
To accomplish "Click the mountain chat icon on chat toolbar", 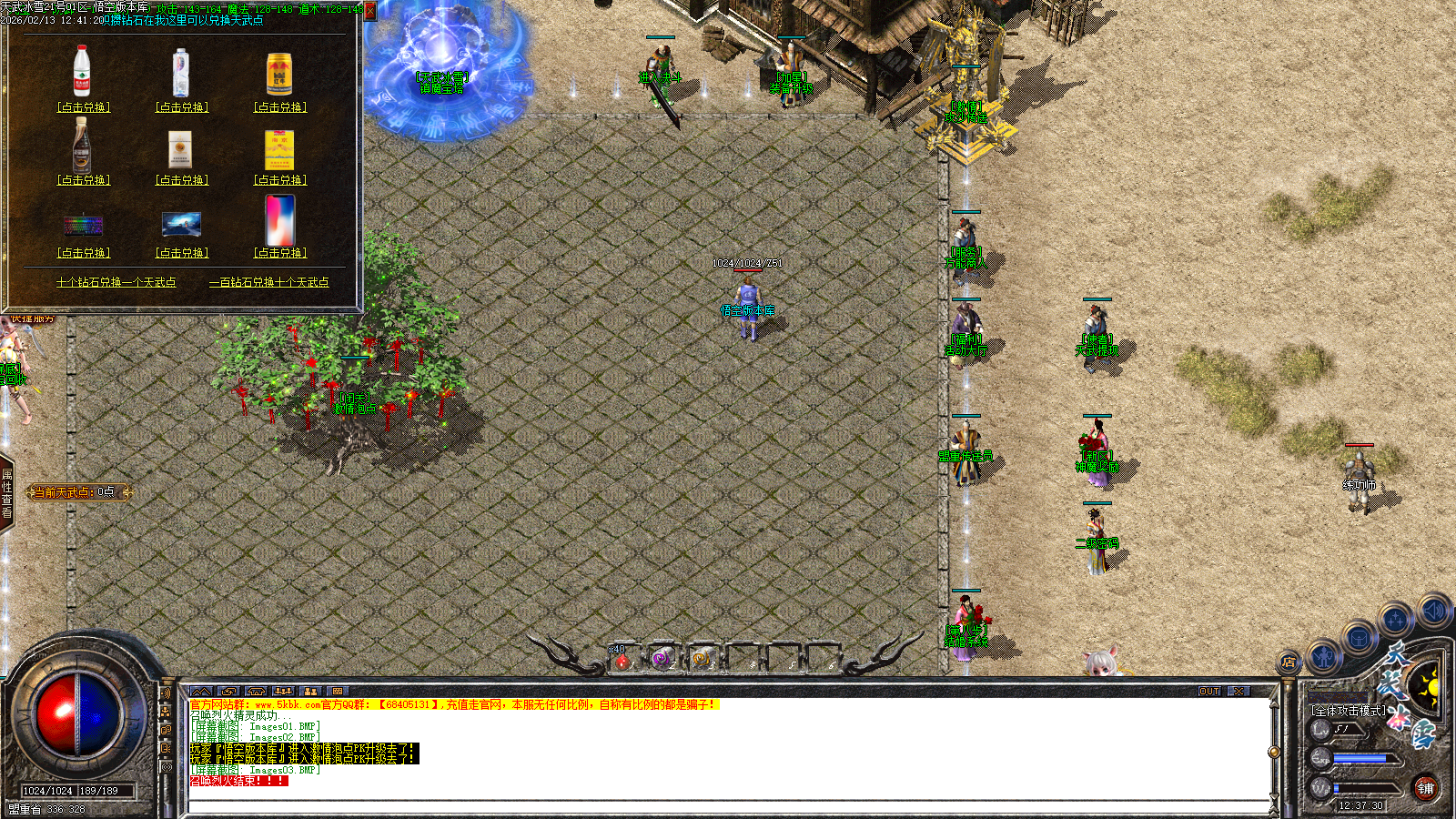I will click(x=201, y=691).
